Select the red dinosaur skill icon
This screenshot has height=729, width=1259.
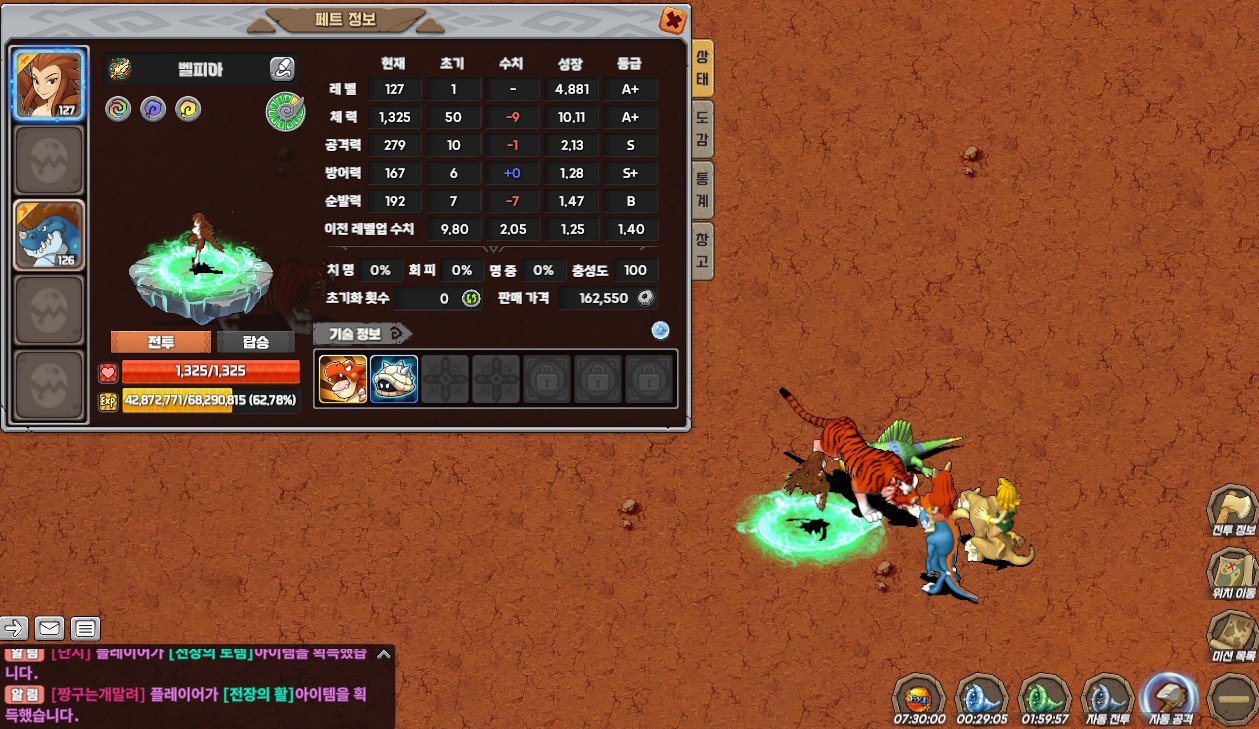coord(343,379)
